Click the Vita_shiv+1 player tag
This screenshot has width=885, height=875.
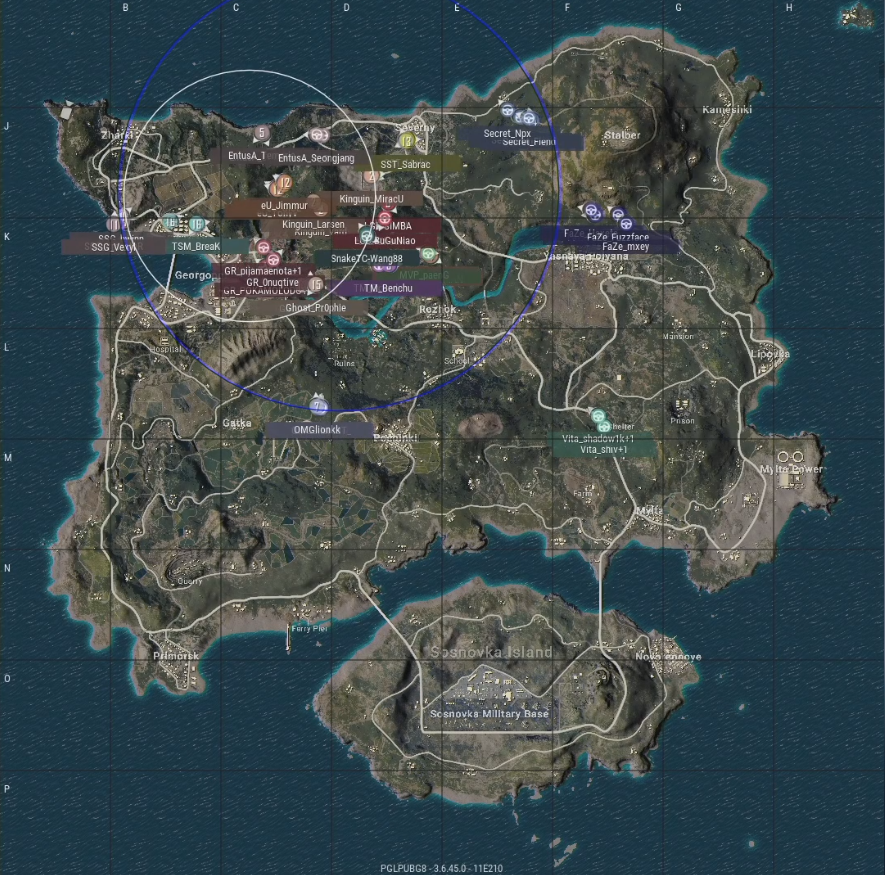click(604, 450)
